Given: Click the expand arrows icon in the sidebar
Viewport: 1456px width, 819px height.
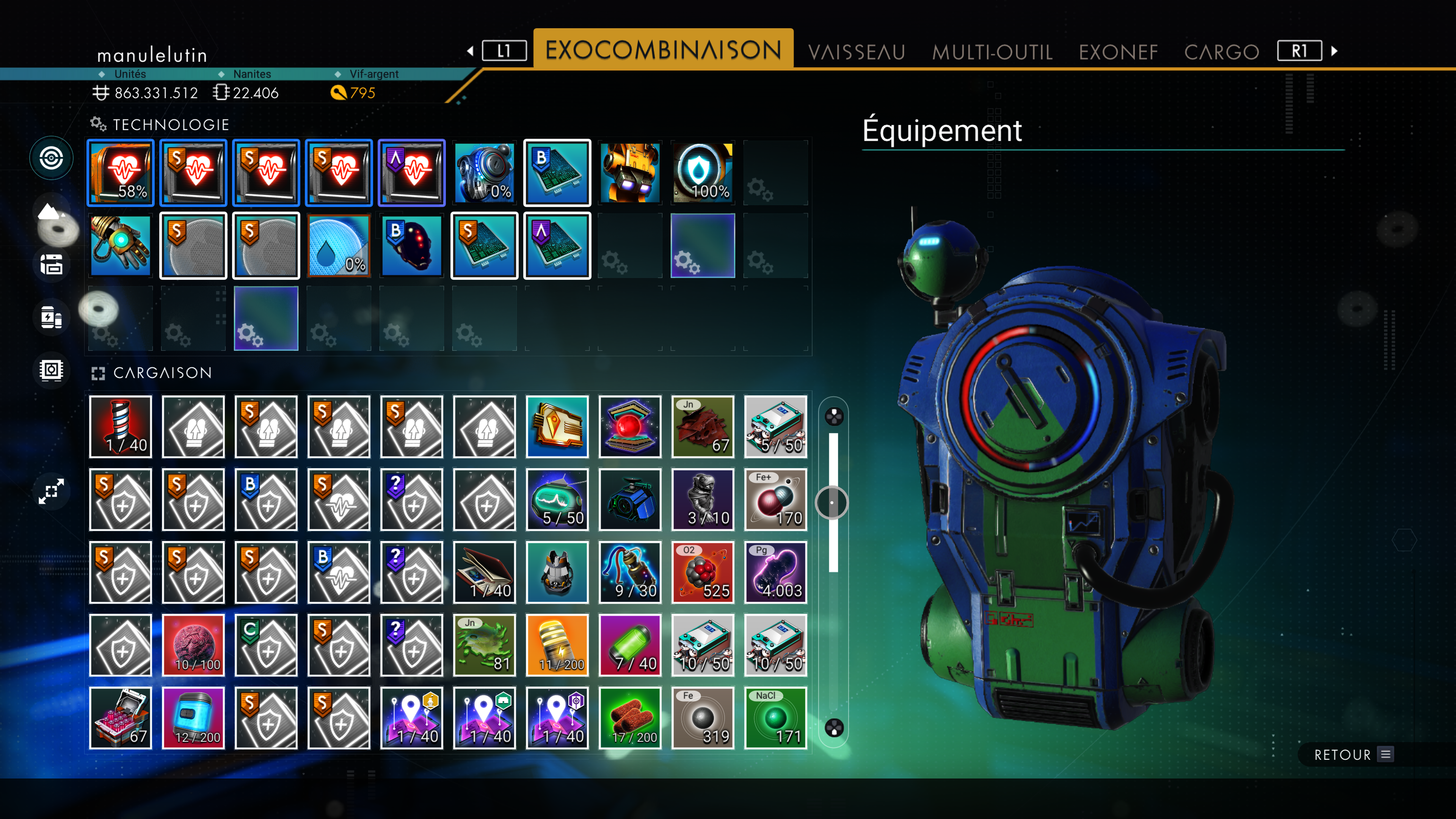Looking at the screenshot, I should click(52, 491).
